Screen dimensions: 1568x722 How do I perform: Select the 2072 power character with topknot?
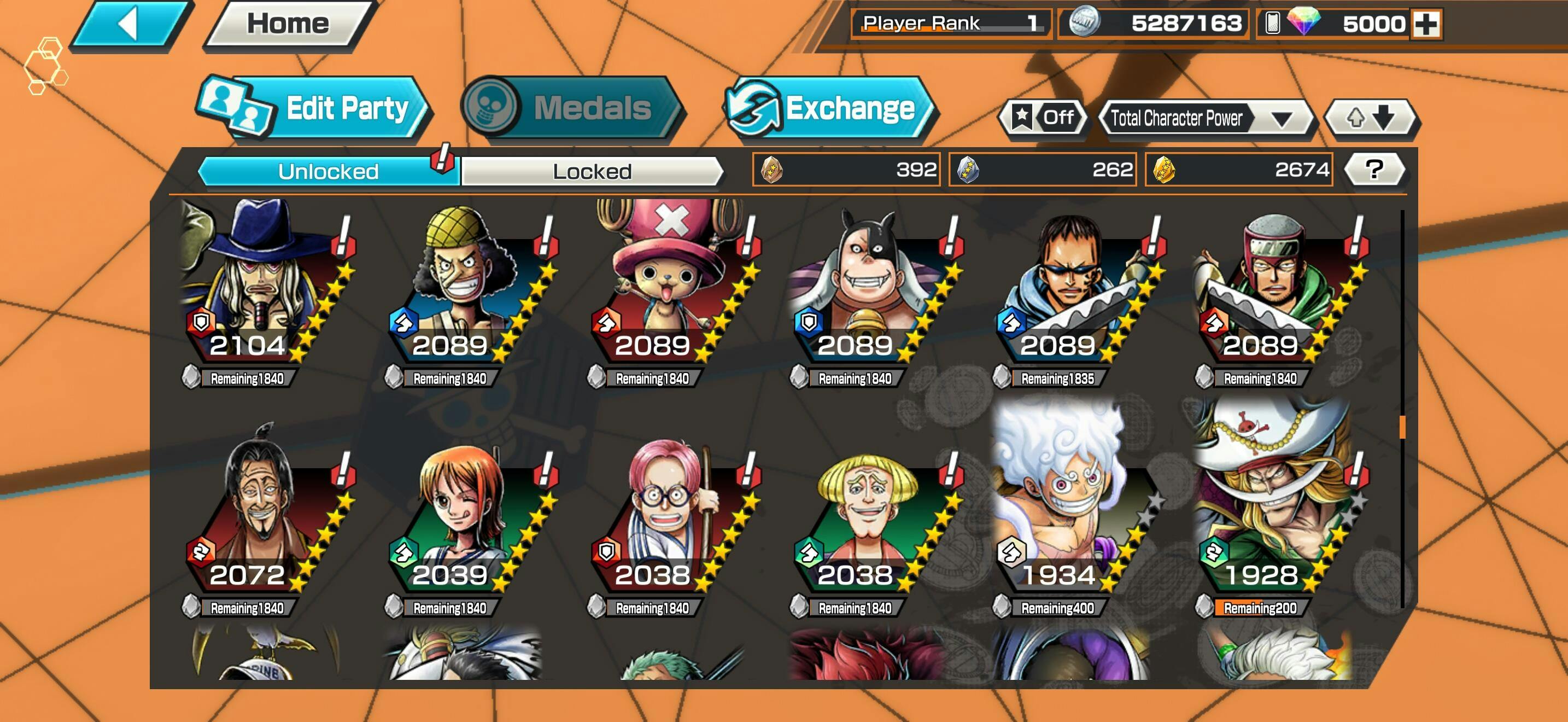tap(261, 517)
